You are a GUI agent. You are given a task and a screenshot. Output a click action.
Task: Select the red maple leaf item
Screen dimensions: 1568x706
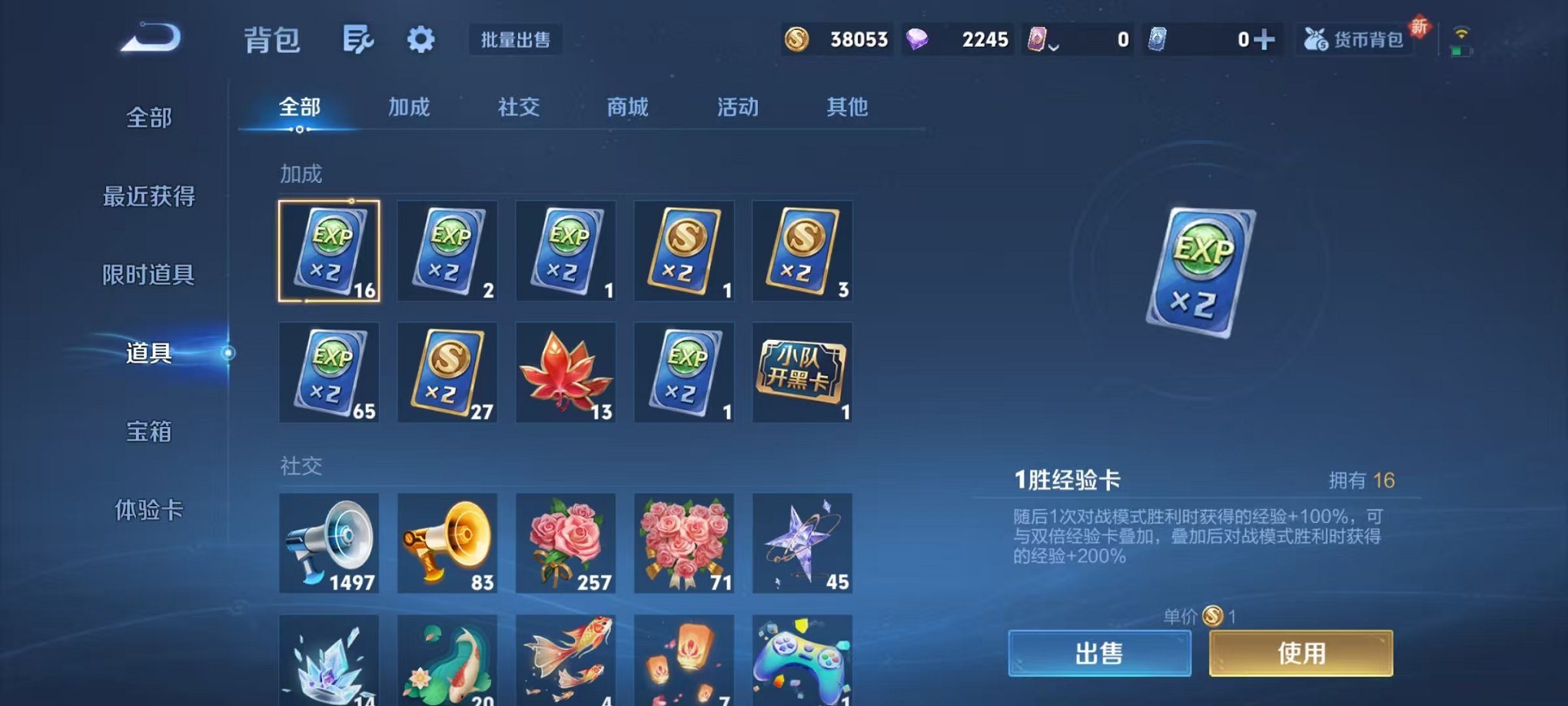[x=565, y=372]
